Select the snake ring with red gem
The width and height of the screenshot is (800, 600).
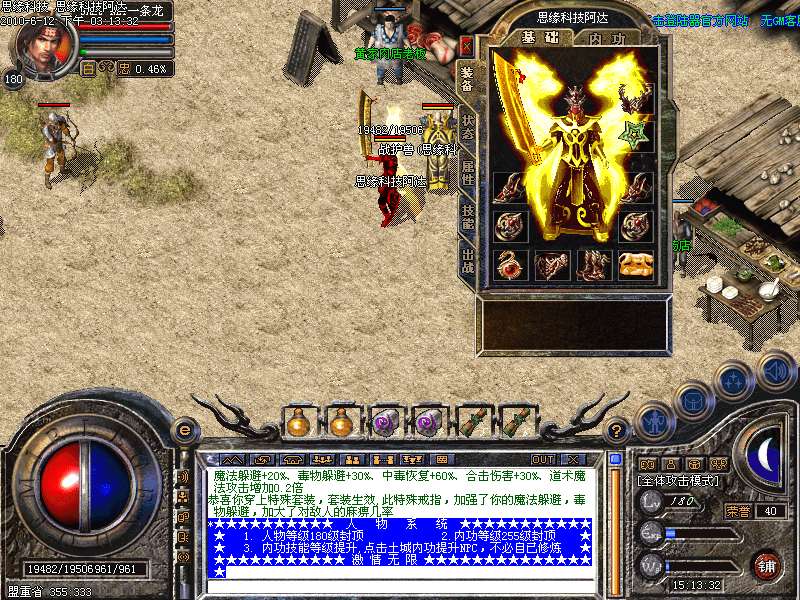click(x=510, y=264)
